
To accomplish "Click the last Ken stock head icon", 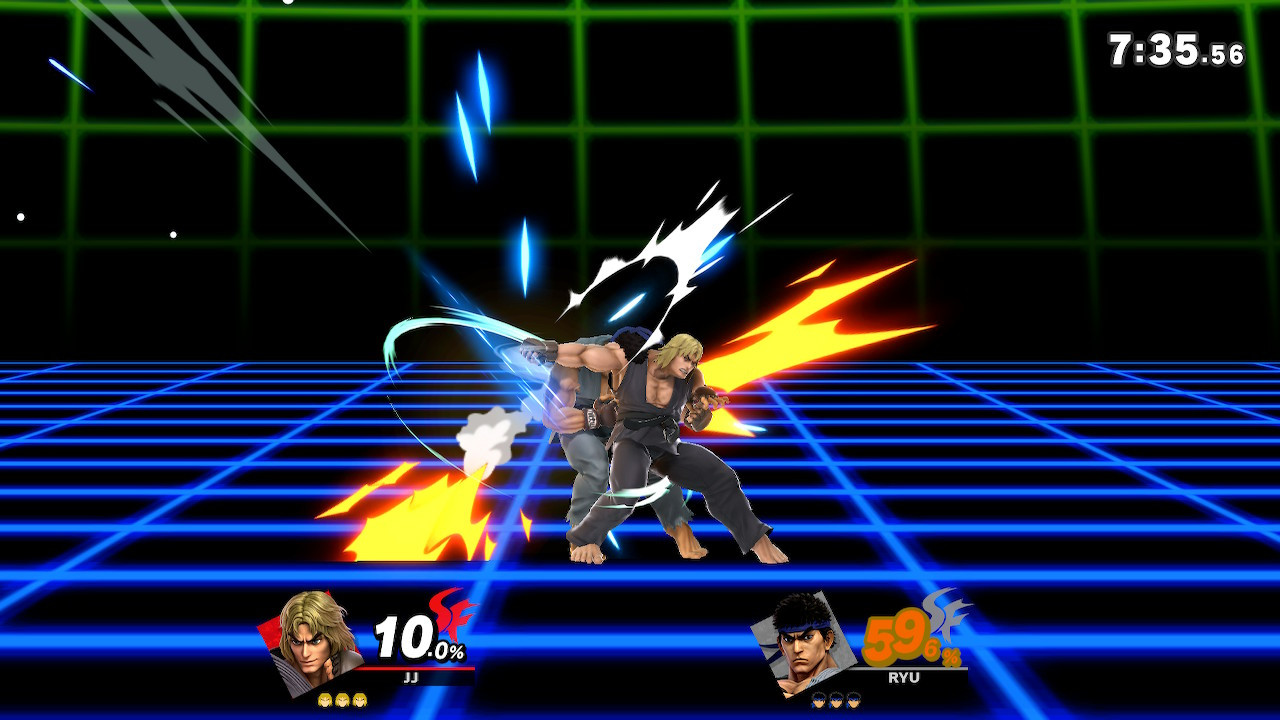I will click(359, 699).
